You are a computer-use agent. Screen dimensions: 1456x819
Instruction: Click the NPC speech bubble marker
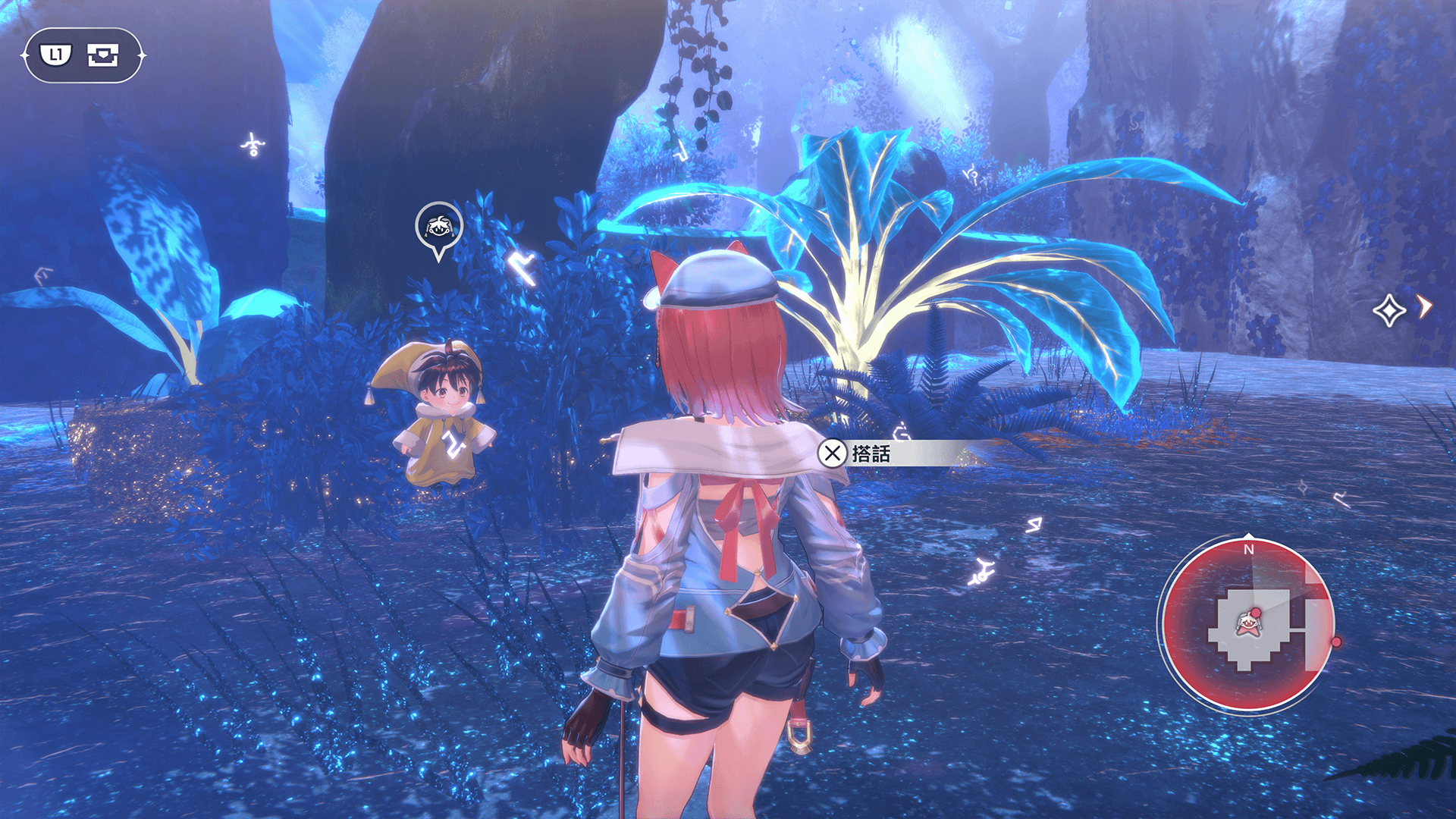(x=438, y=227)
